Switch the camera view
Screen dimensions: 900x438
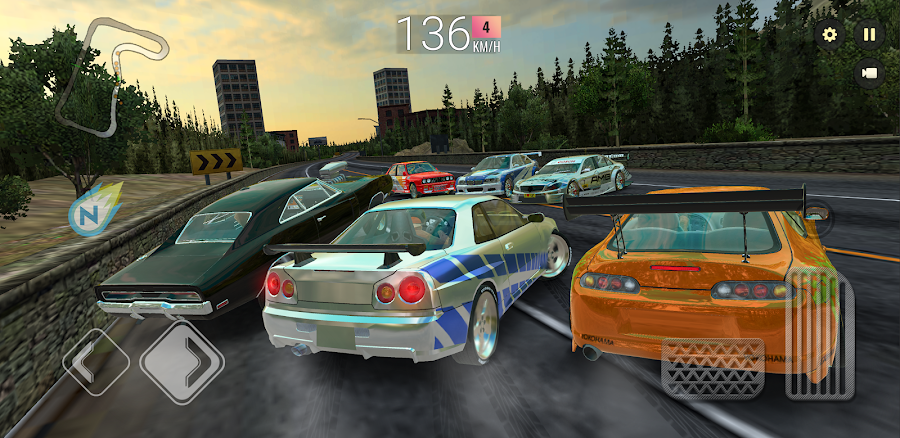pyautogui.click(x=869, y=73)
